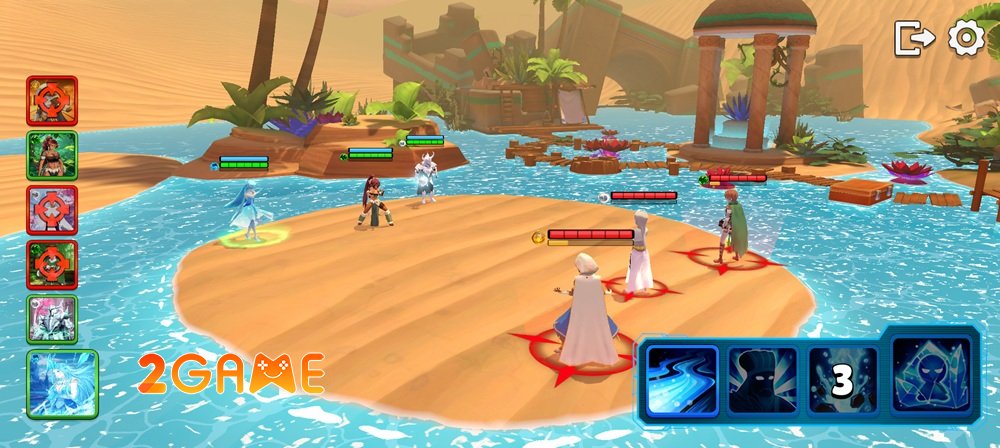Select the target portrait with lavender background
This screenshot has height=448, width=1000.
coord(52,210)
